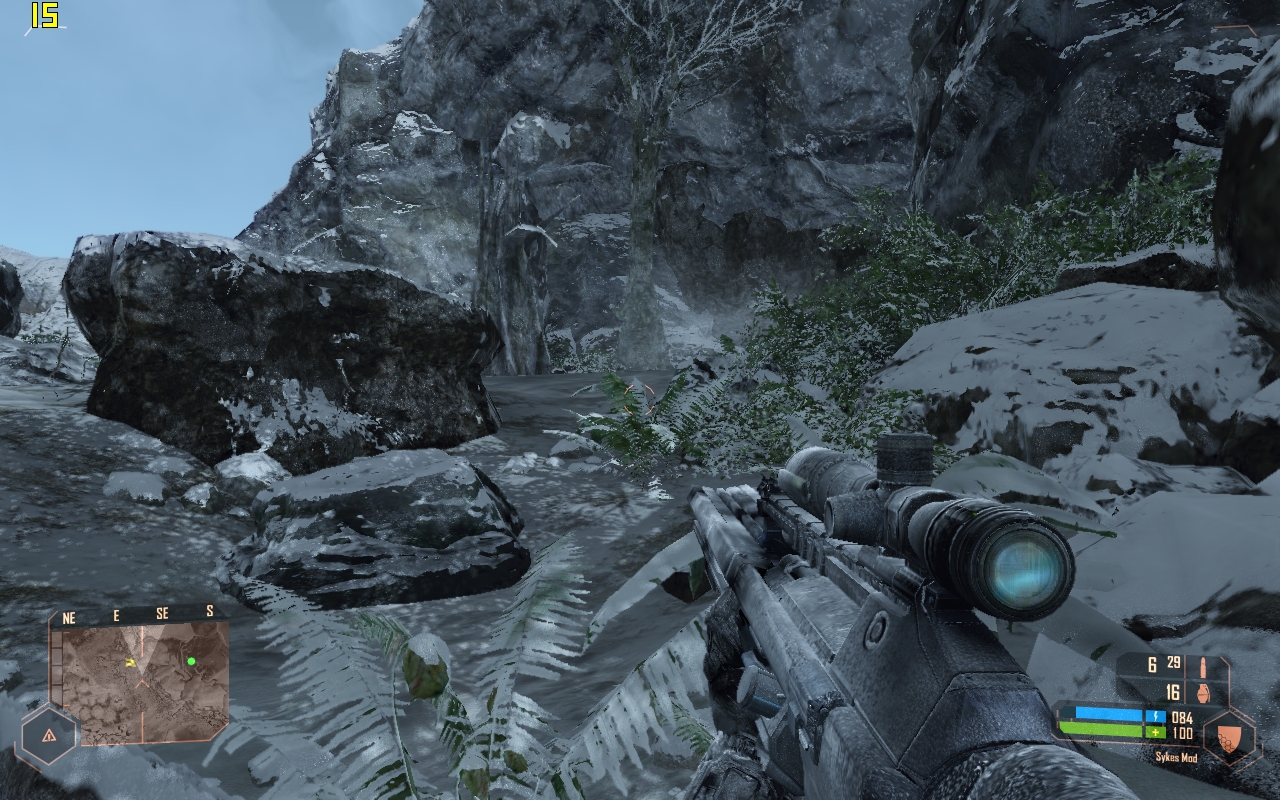Click the Sykes Mod label

tap(1177, 757)
